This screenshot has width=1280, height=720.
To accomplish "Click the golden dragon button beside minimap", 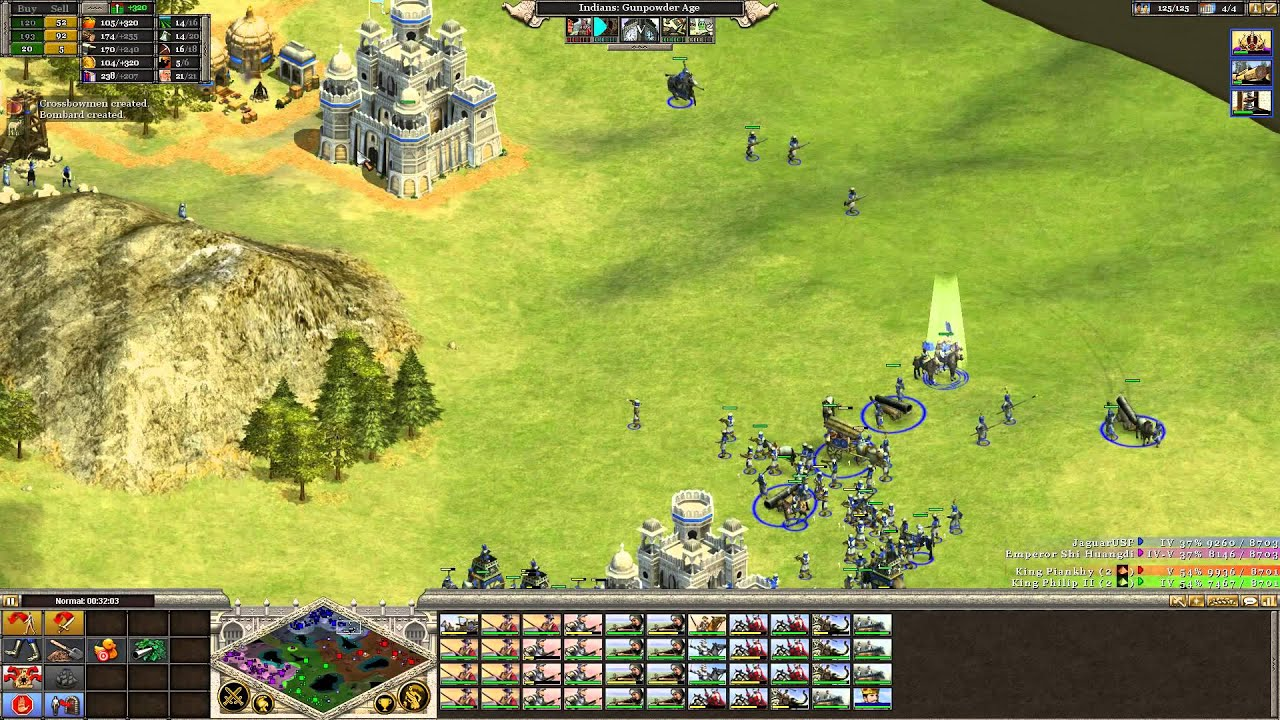I will tap(413, 696).
